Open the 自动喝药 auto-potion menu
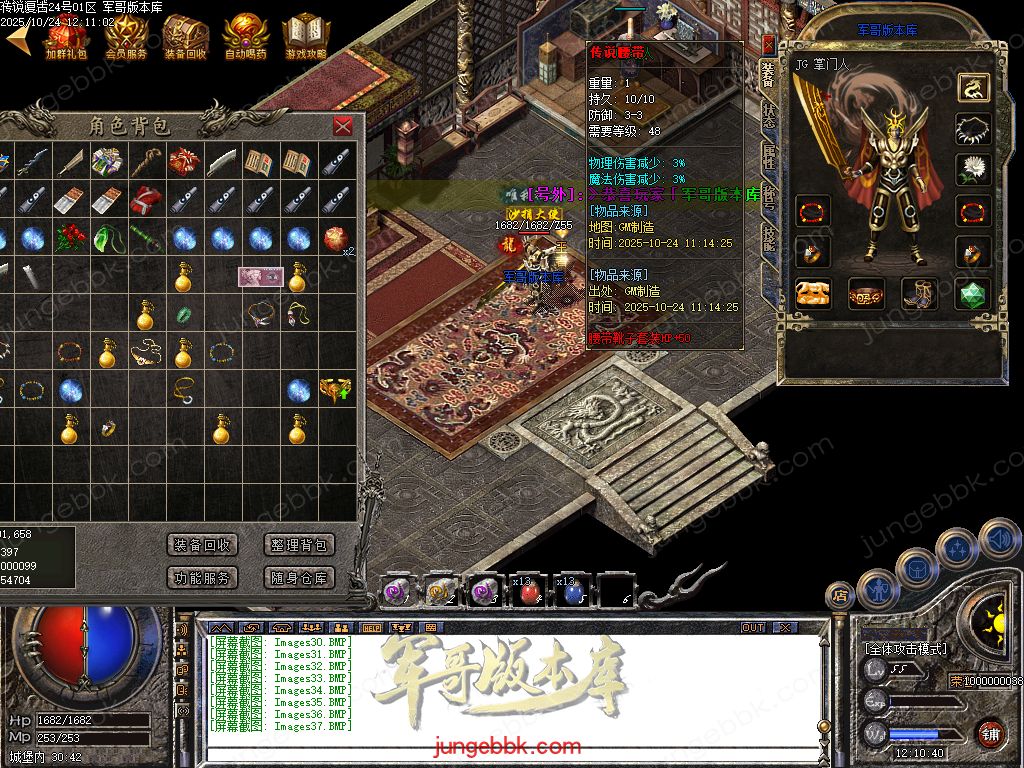This screenshot has width=1024, height=768. pyautogui.click(x=245, y=37)
